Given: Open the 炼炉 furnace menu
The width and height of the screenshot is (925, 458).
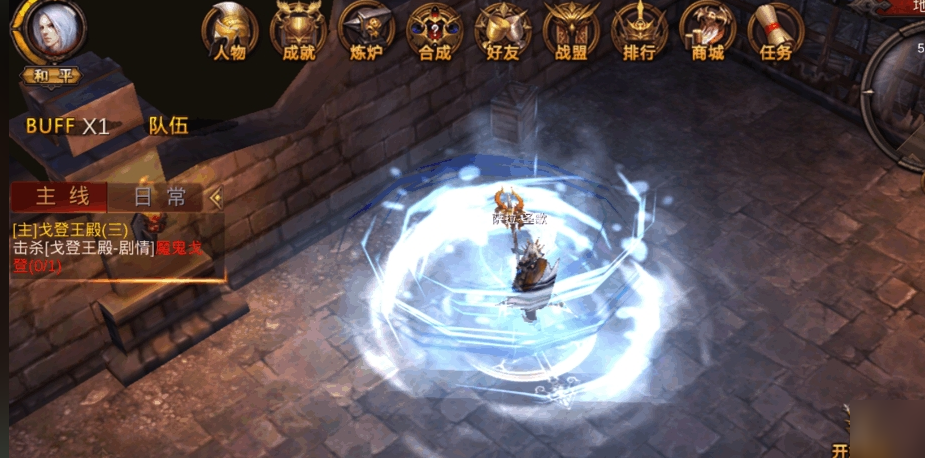Looking at the screenshot, I should point(366,30).
